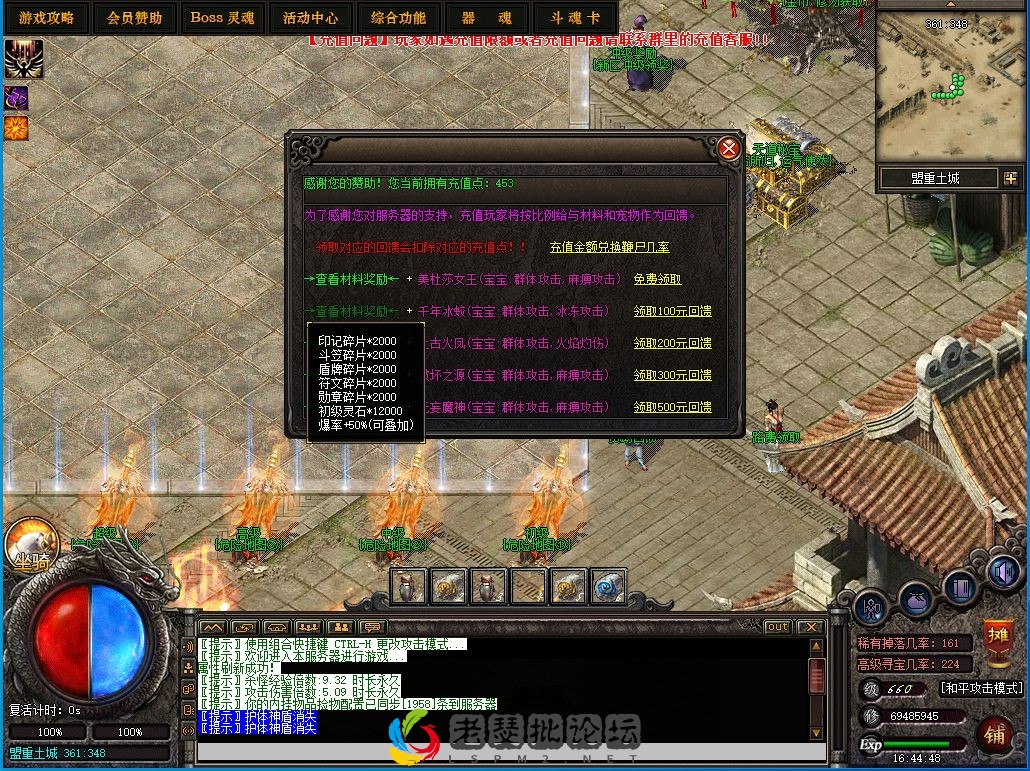This screenshot has height=771, width=1030.
Task: Open the Boss 灵魂 menu
Action: [222, 17]
